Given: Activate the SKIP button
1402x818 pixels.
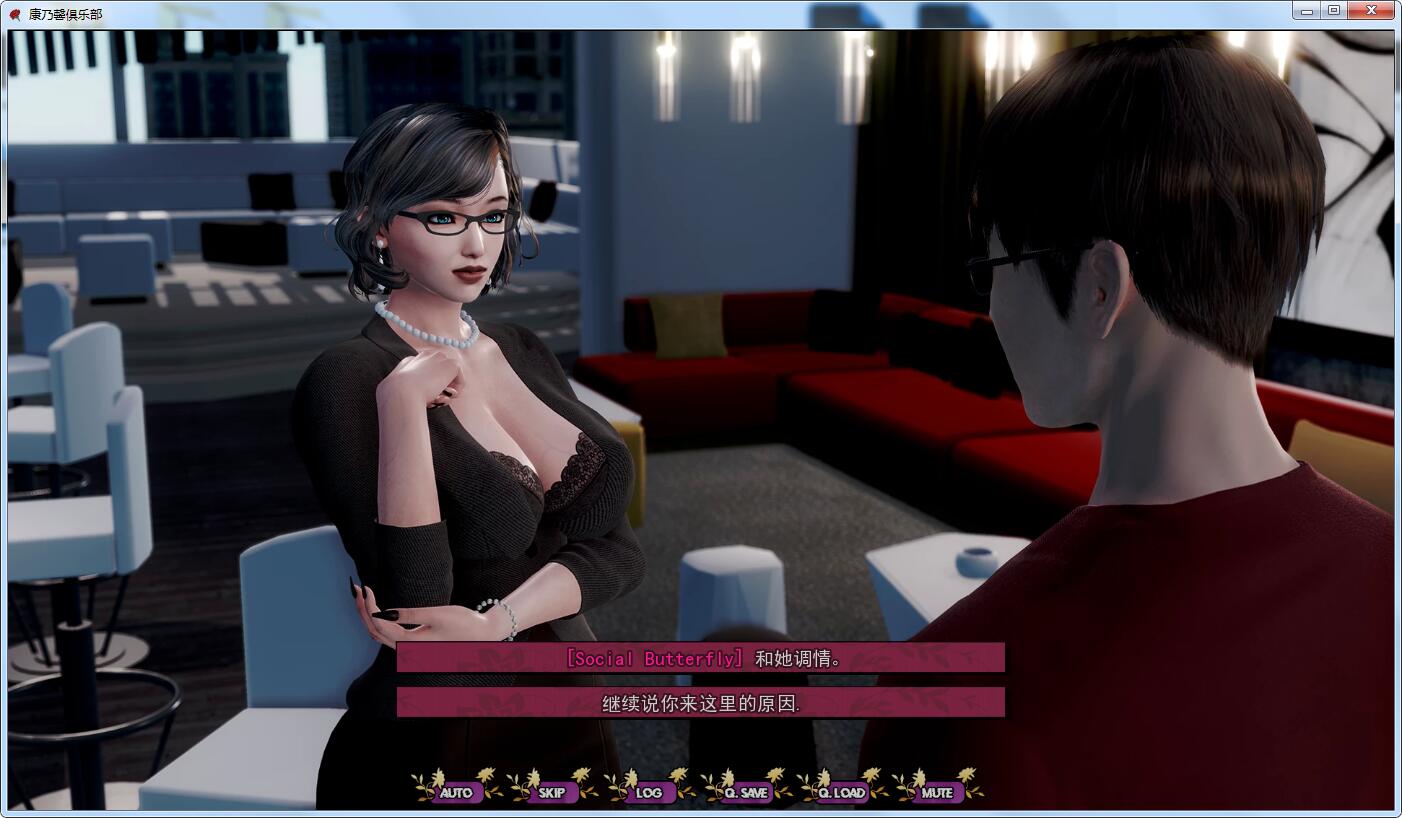Looking at the screenshot, I should point(552,792).
